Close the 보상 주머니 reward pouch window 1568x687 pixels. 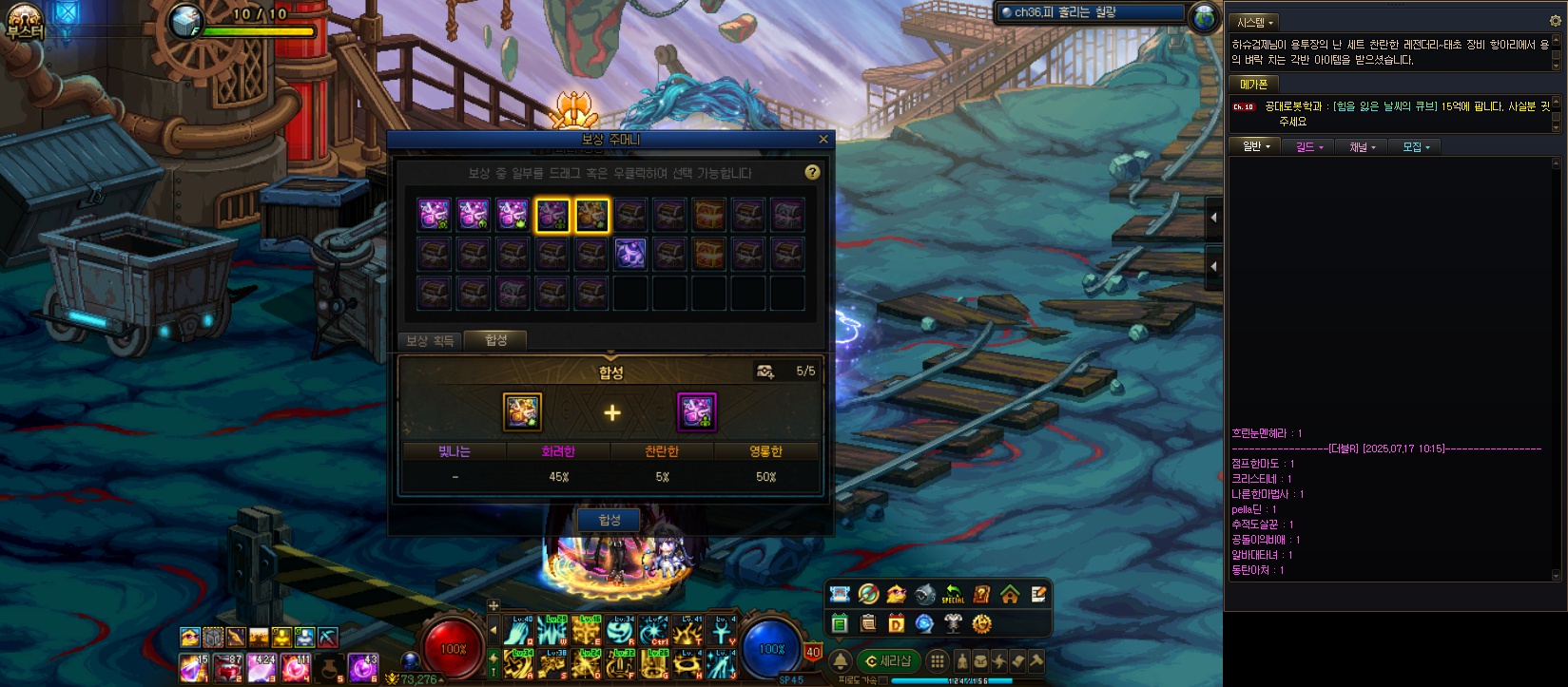(823, 140)
